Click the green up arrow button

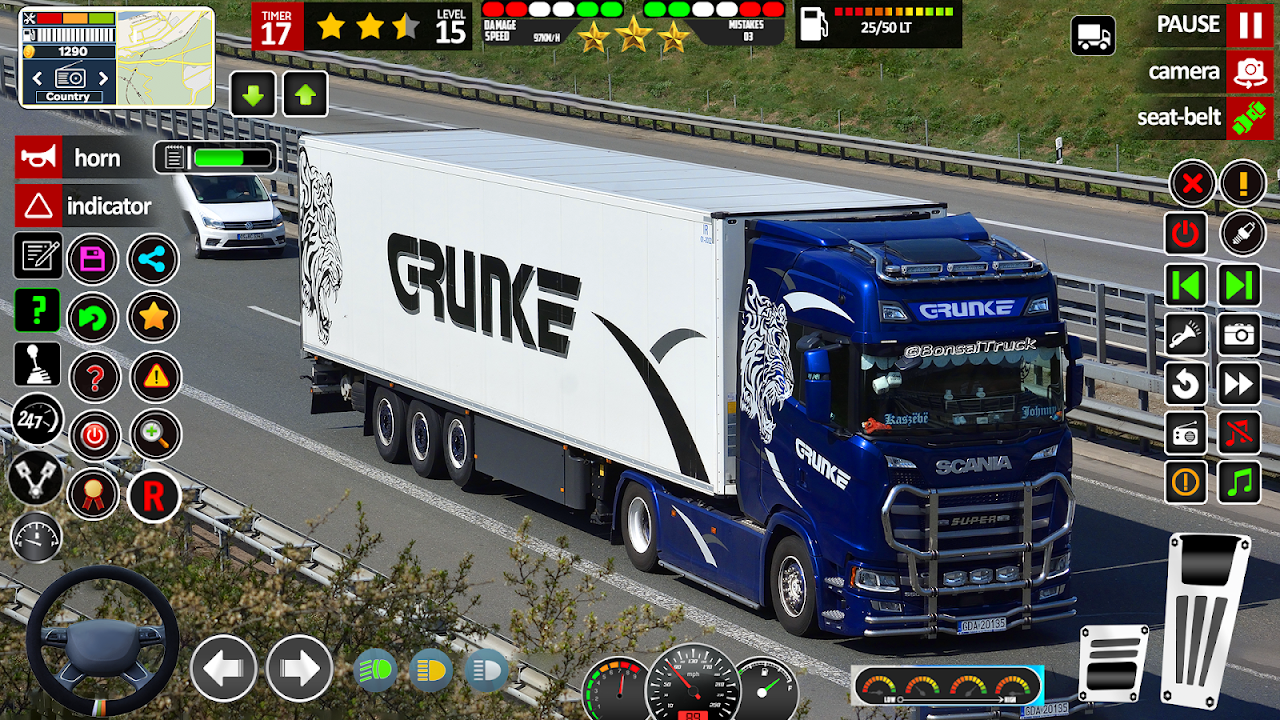tap(305, 95)
